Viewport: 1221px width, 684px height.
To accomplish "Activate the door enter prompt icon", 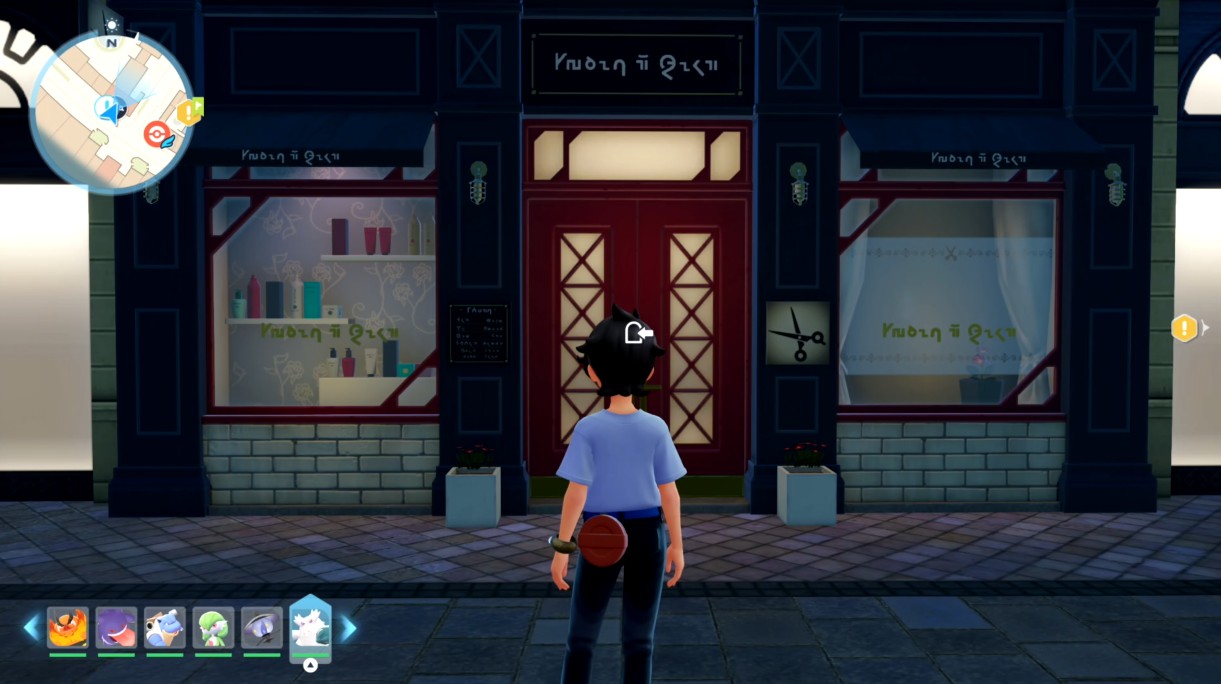I will [639, 333].
